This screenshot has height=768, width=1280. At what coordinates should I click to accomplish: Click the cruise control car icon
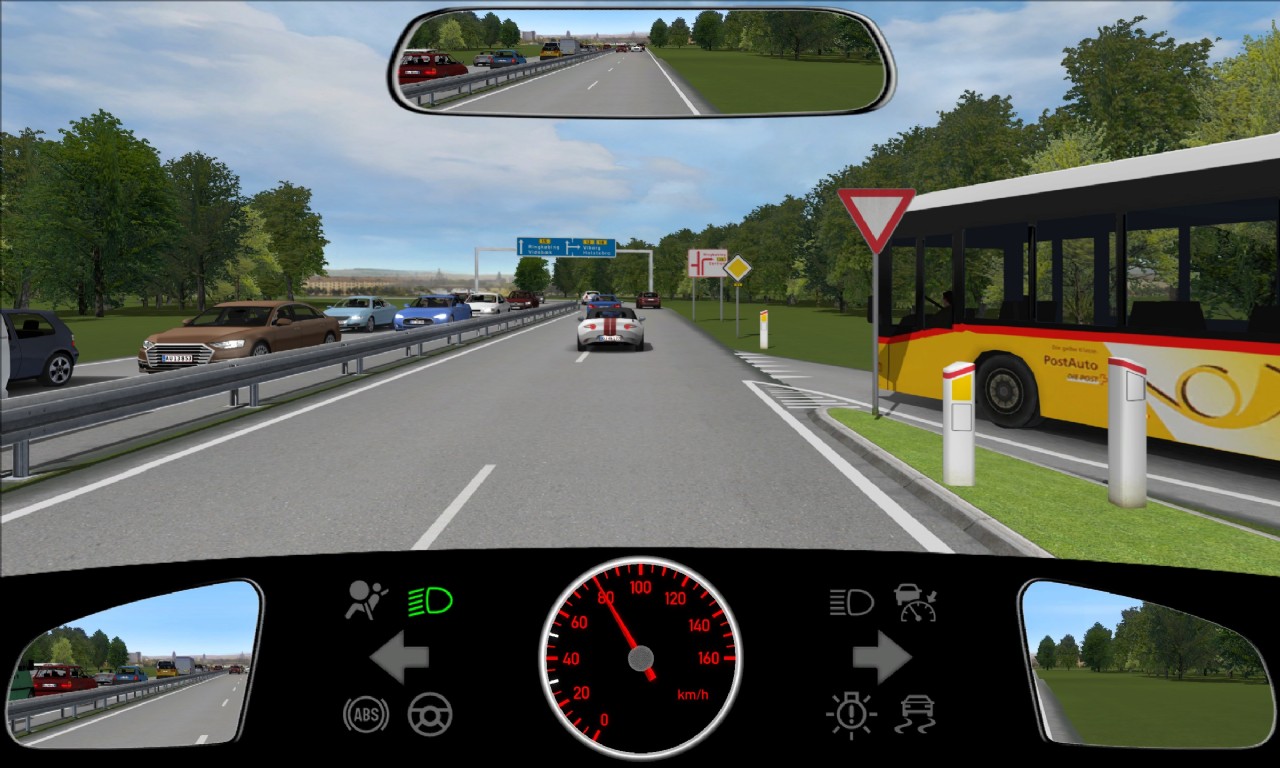click(915, 601)
